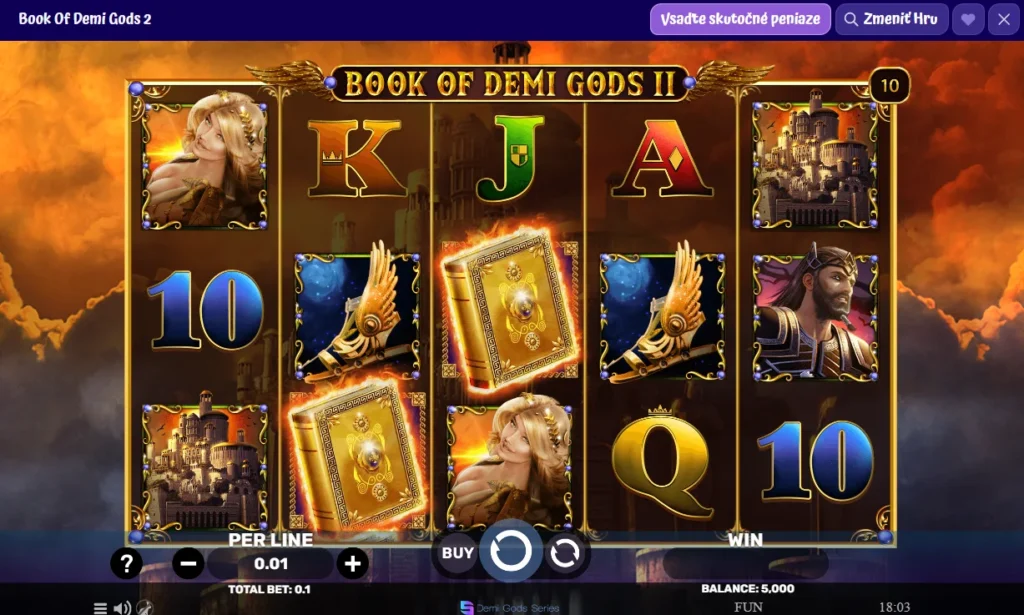Increase the bet per line with plus
This screenshot has width=1024, height=615.
pos(352,563)
